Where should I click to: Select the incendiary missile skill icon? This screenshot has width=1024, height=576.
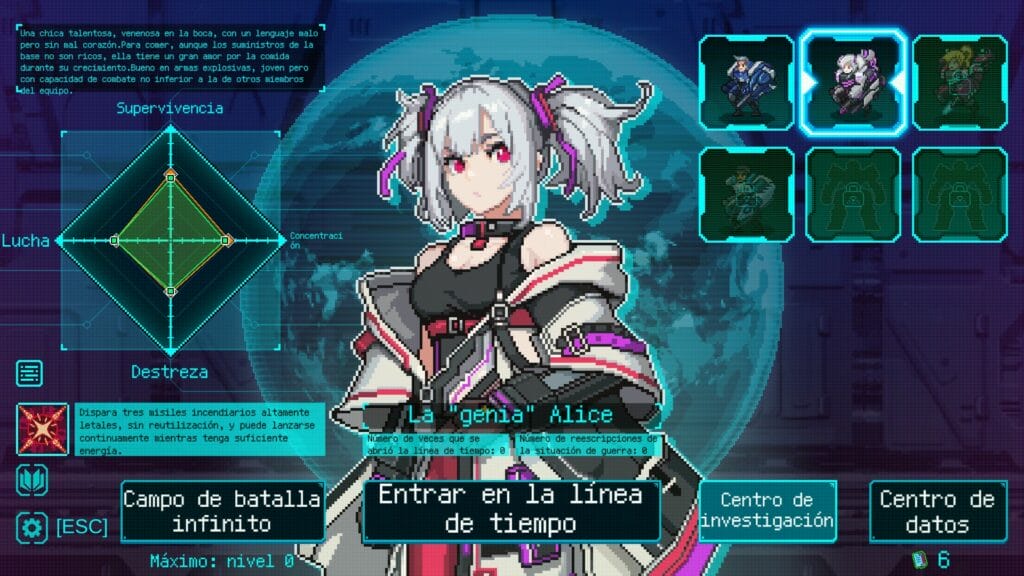tap(42, 430)
